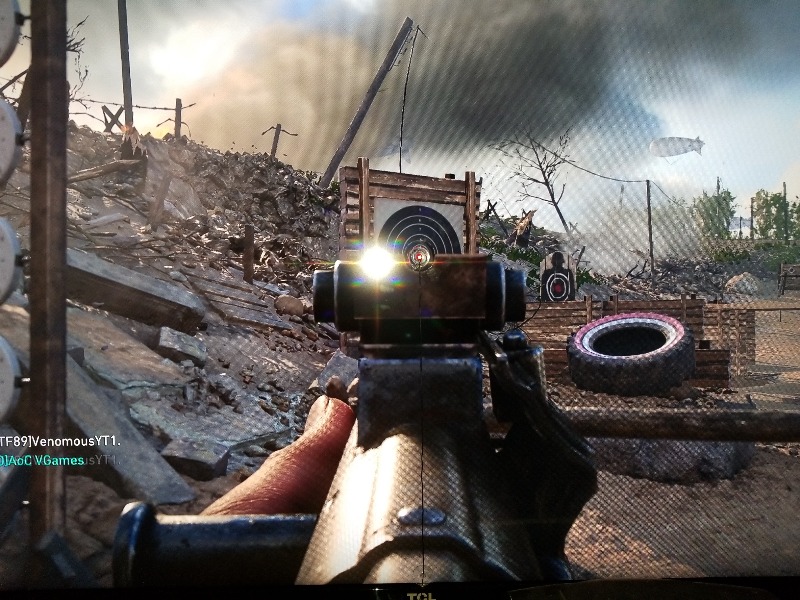Select the VenomousYT1 player entry
The image size is (800, 600).
pos(60,442)
